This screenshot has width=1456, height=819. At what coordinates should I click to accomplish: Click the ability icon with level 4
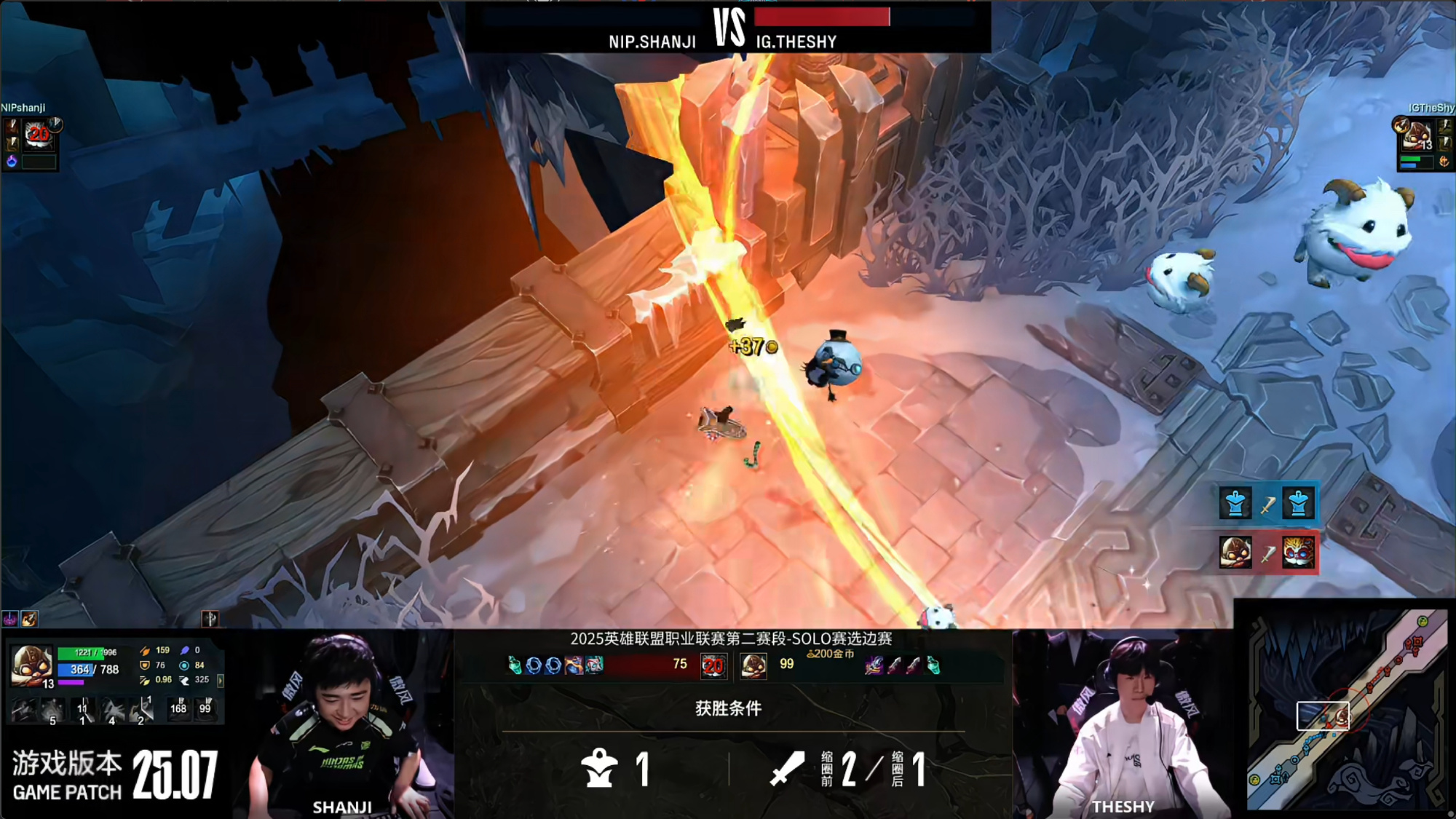(x=113, y=709)
